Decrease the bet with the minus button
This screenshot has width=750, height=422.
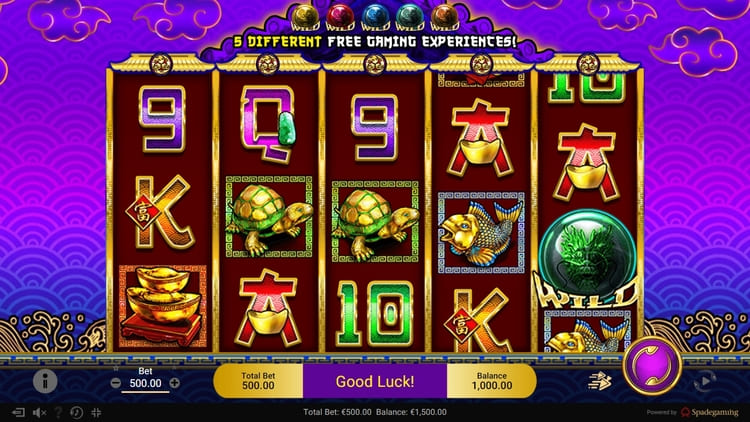coord(116,383)
